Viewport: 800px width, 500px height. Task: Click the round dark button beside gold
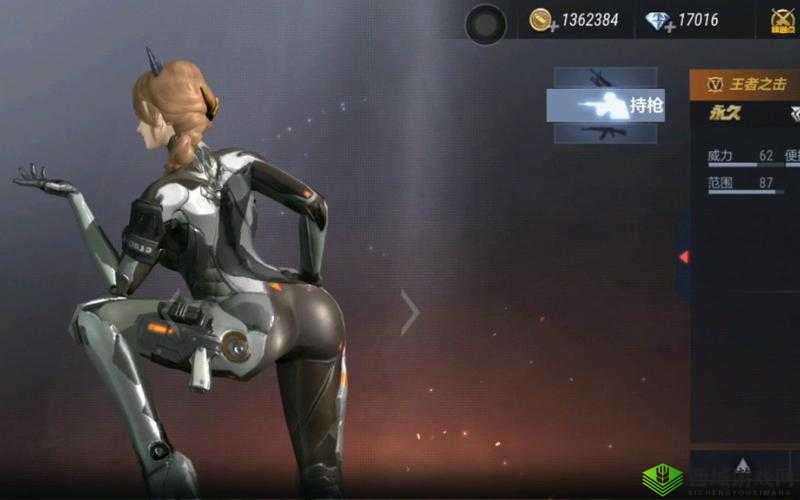pos(487,23)
